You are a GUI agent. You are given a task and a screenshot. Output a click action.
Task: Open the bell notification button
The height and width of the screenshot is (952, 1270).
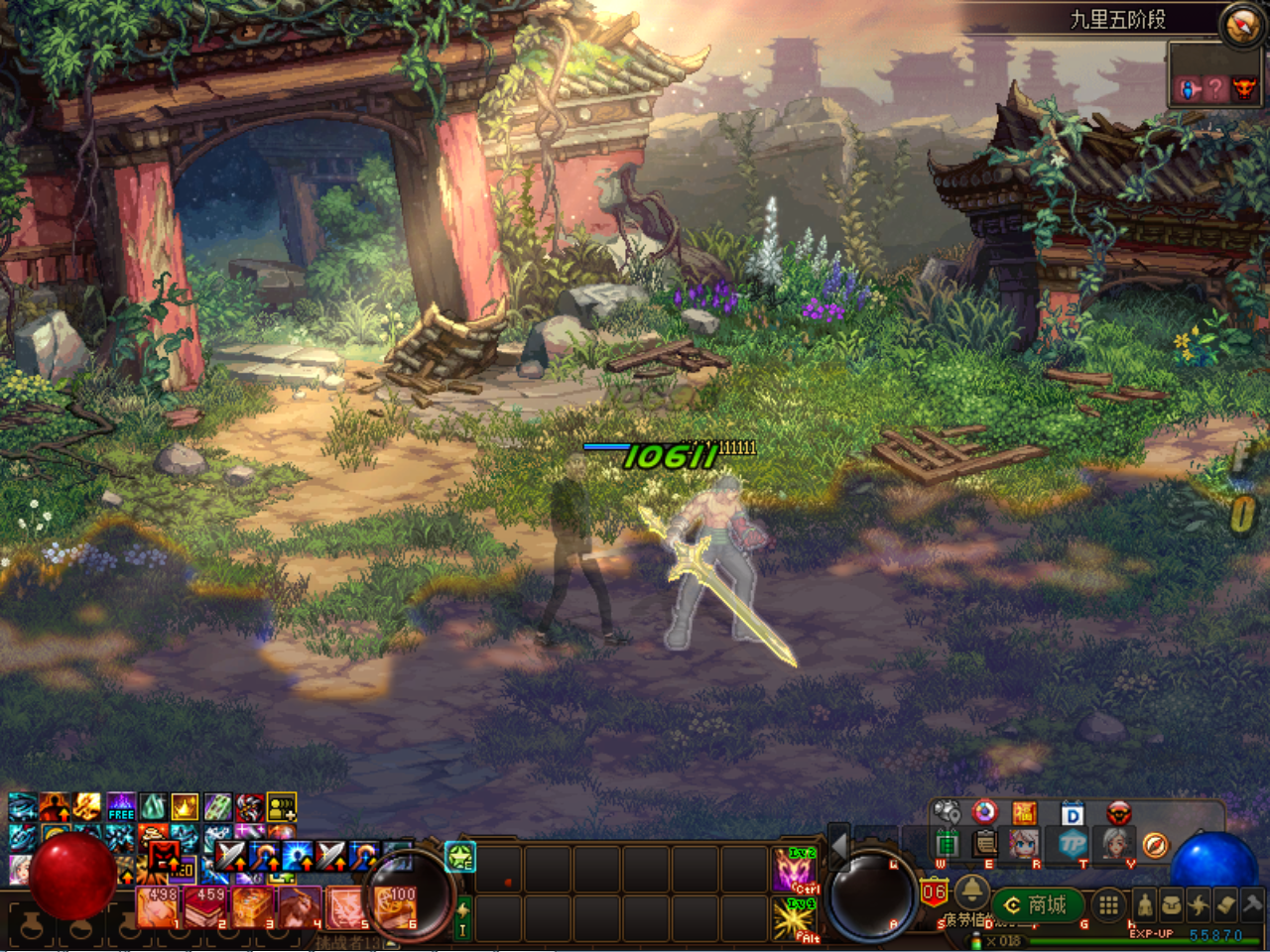[970, 890]
